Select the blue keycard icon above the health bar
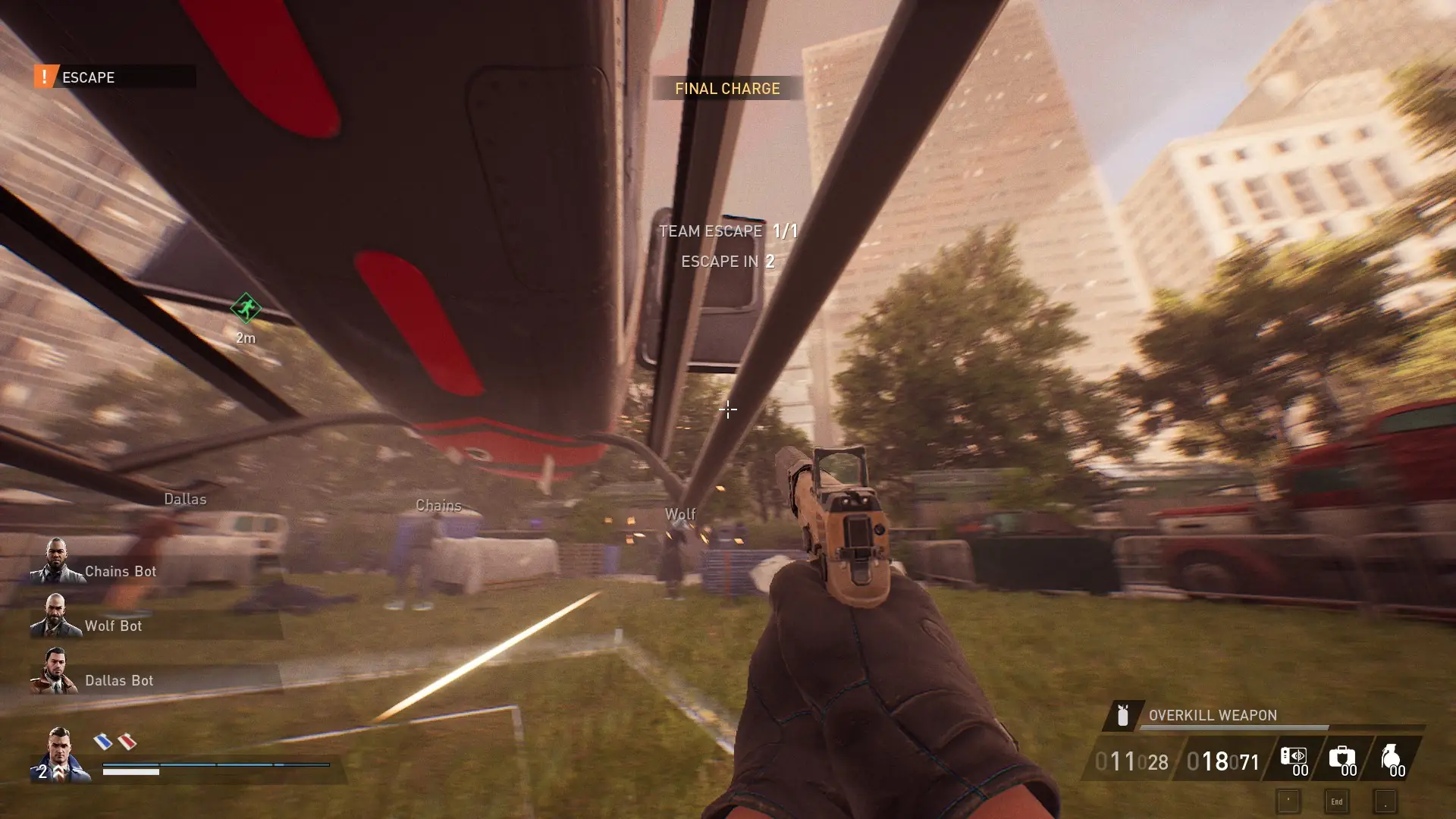1456x819 pixels. coord(104,743)
